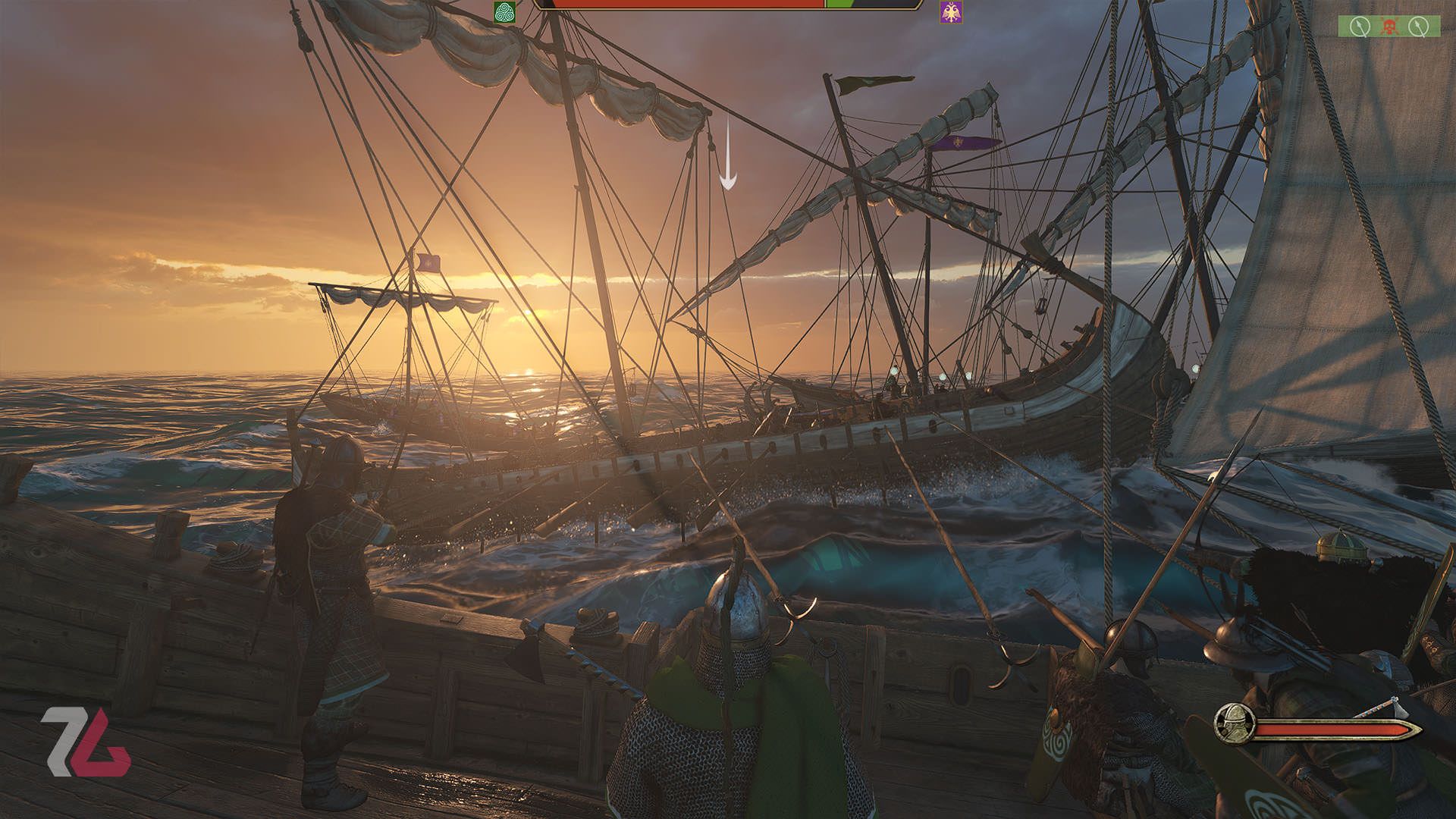Click the purple eagle faction banner icon
Image resolution: width=1456 pixels, height=819 pixels.
pyautogui.click(x=949, y=12)
